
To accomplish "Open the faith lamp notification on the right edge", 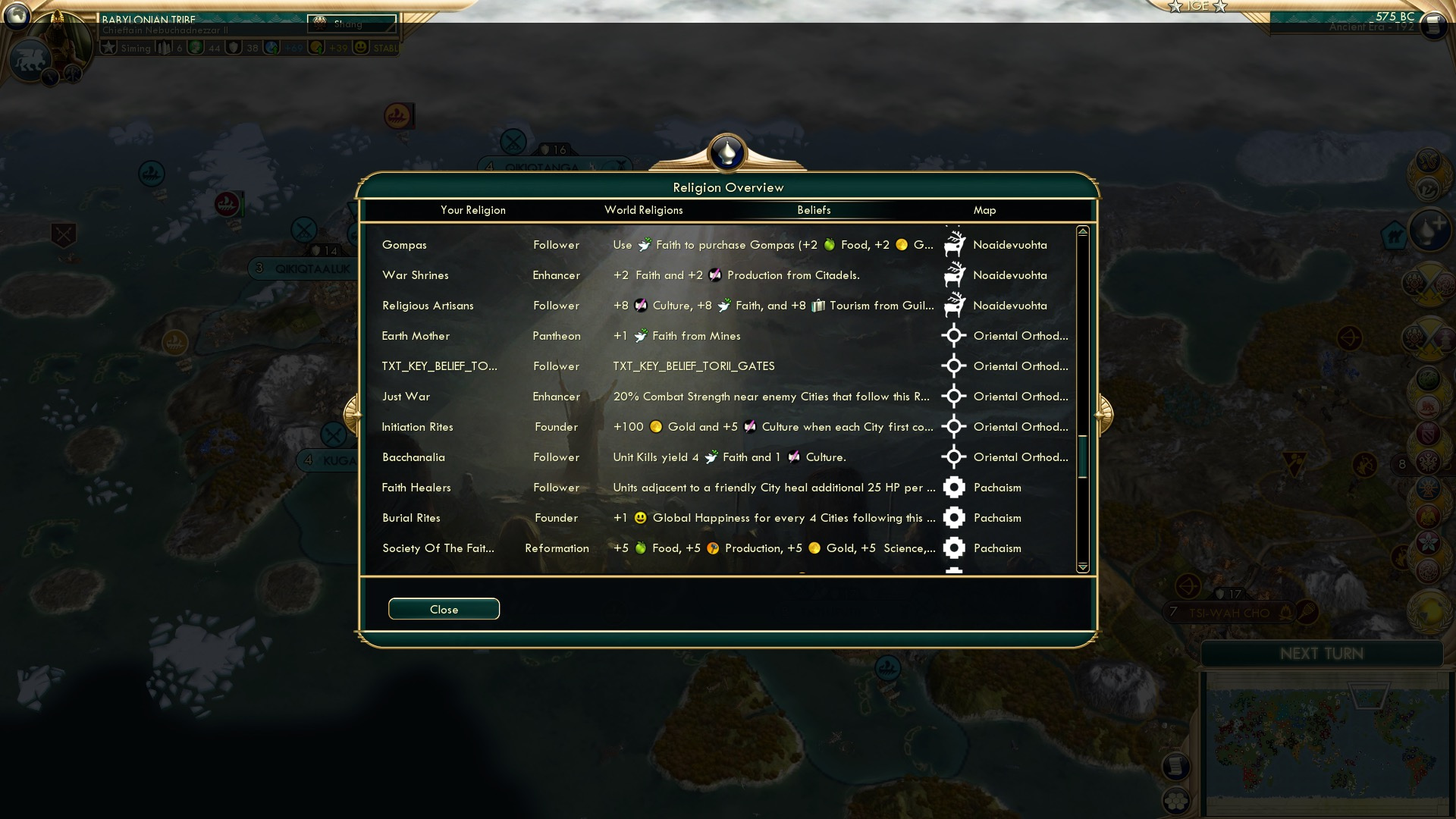I will 1429,230.
